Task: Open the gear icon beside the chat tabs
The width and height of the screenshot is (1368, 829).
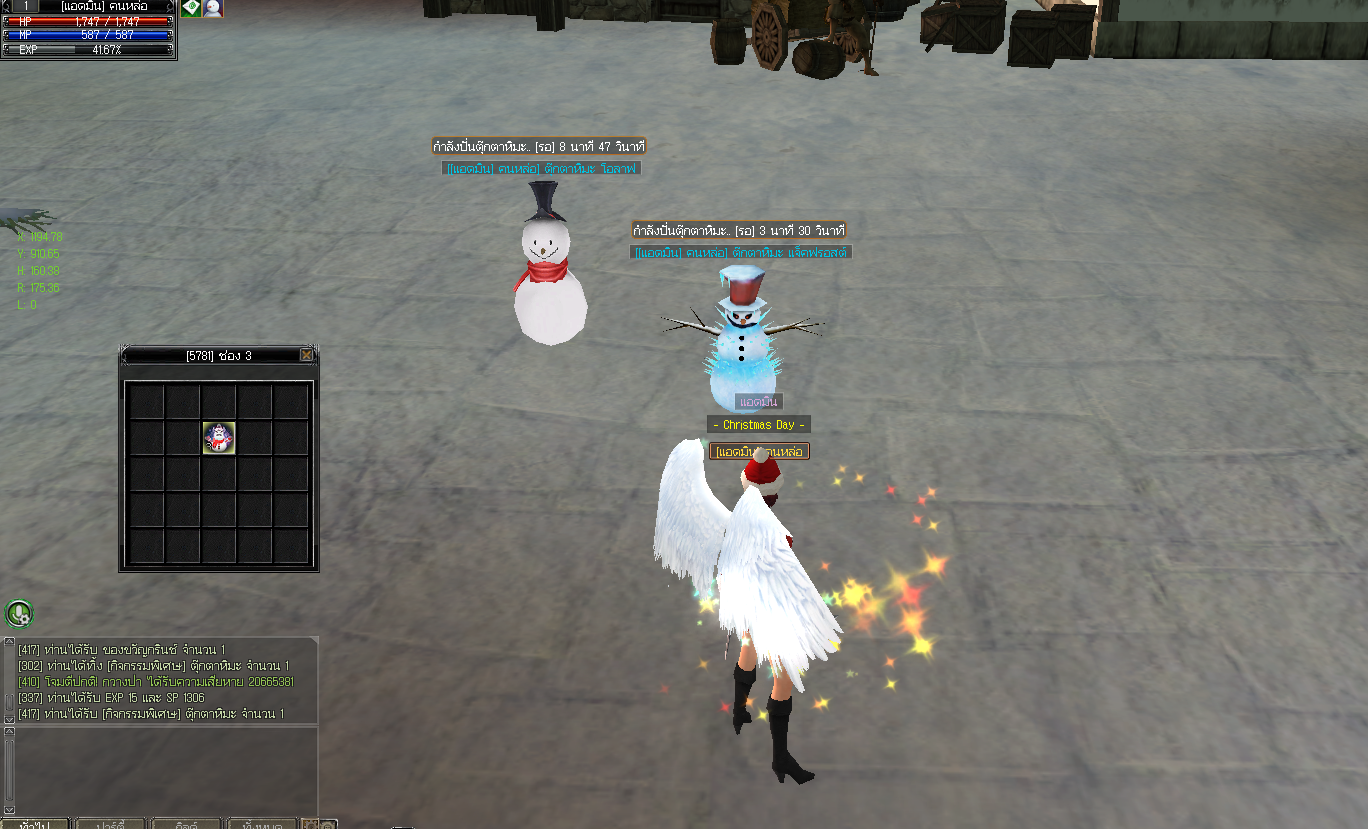Action: (x=310, y=825)
